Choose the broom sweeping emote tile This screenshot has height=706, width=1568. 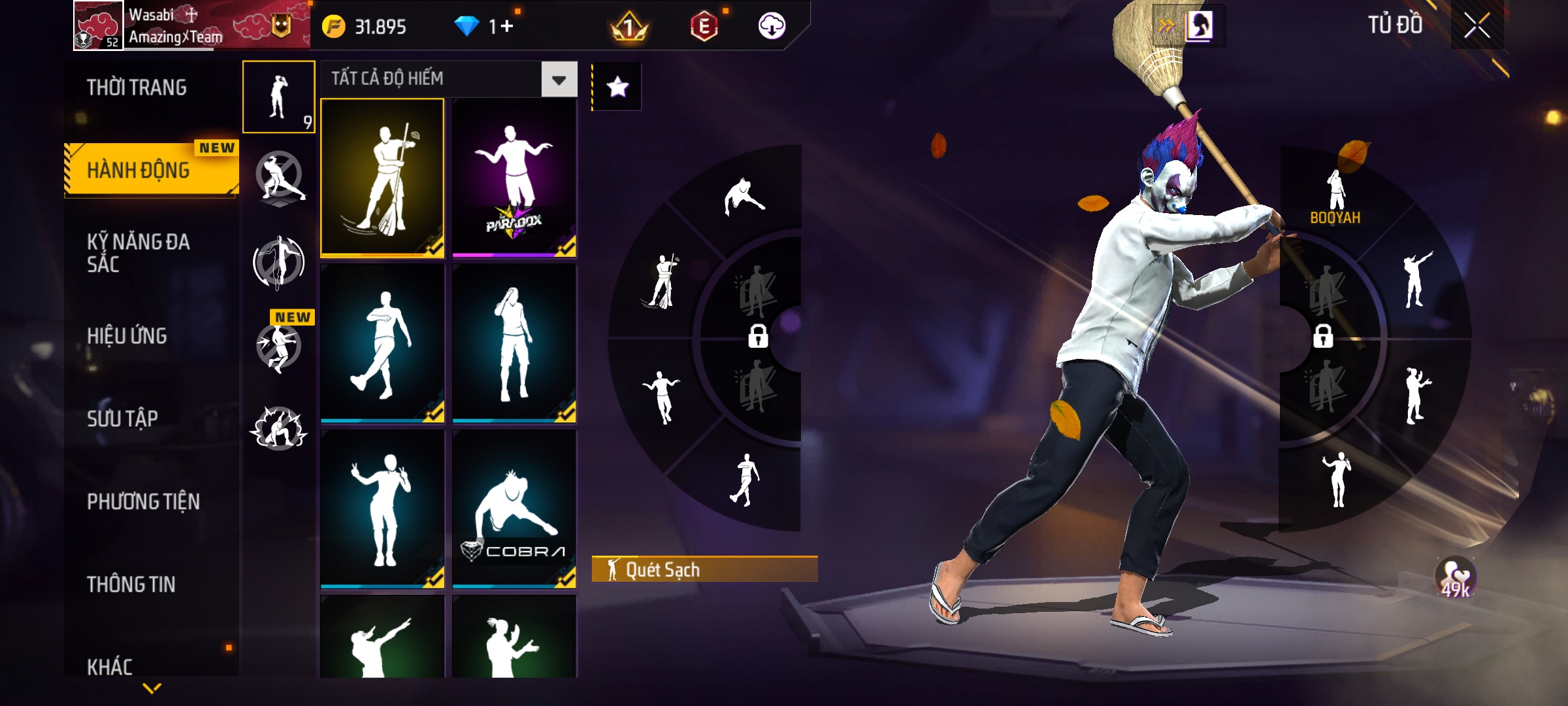(x=382, y=178)
